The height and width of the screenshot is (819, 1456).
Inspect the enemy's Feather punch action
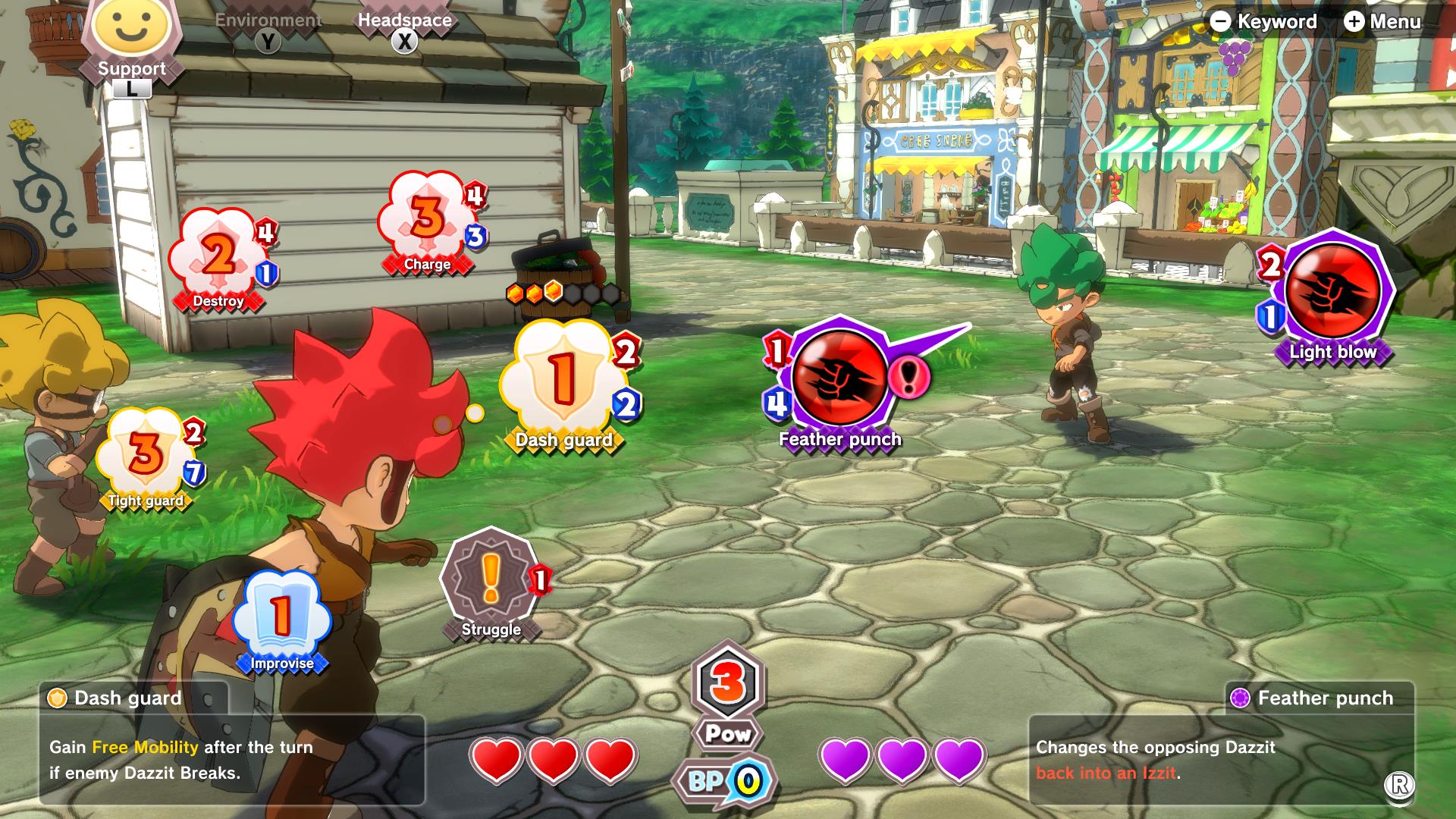pos(839,378)
